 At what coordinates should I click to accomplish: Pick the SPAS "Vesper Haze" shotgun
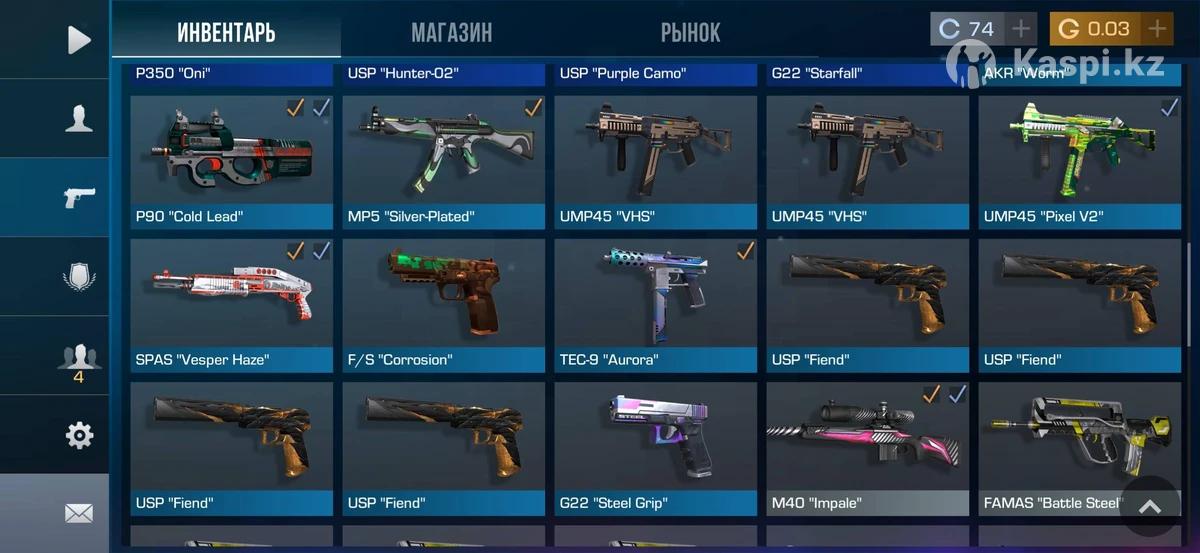pyautogui.click(x=231, y=305)
